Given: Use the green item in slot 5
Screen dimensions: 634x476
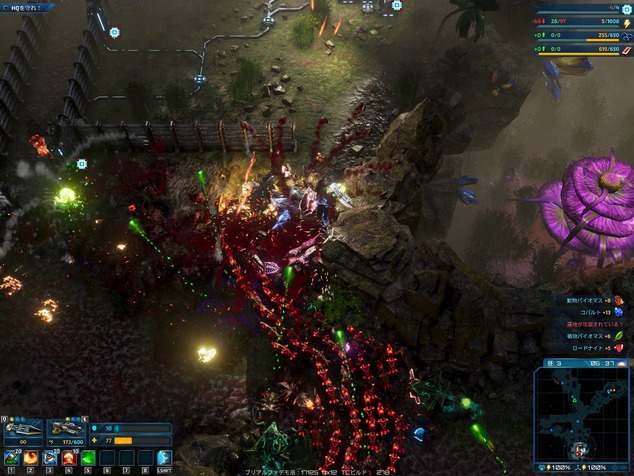Looking at the screenshot, I should 89,458.
